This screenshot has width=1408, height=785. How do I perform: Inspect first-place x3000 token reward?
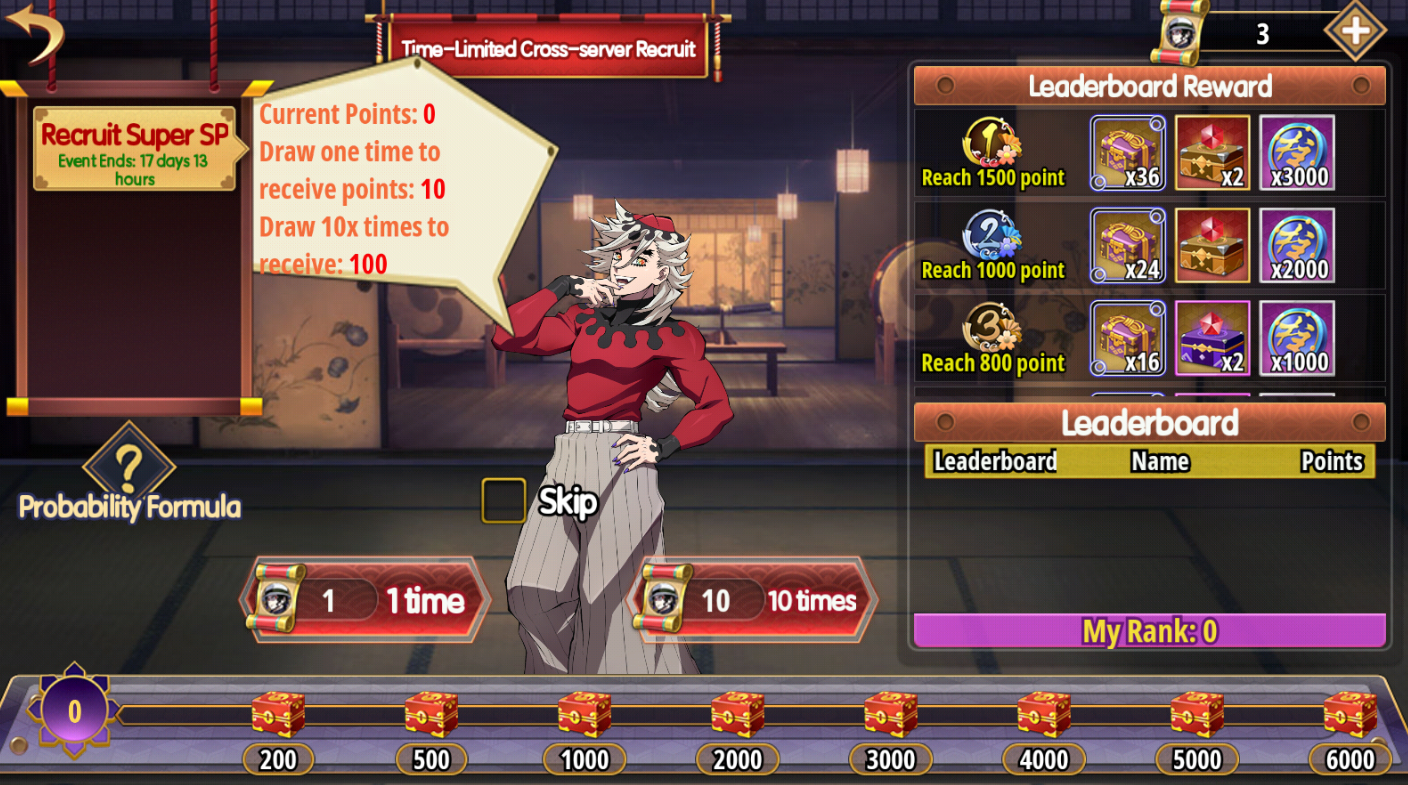click(1297, 153)
